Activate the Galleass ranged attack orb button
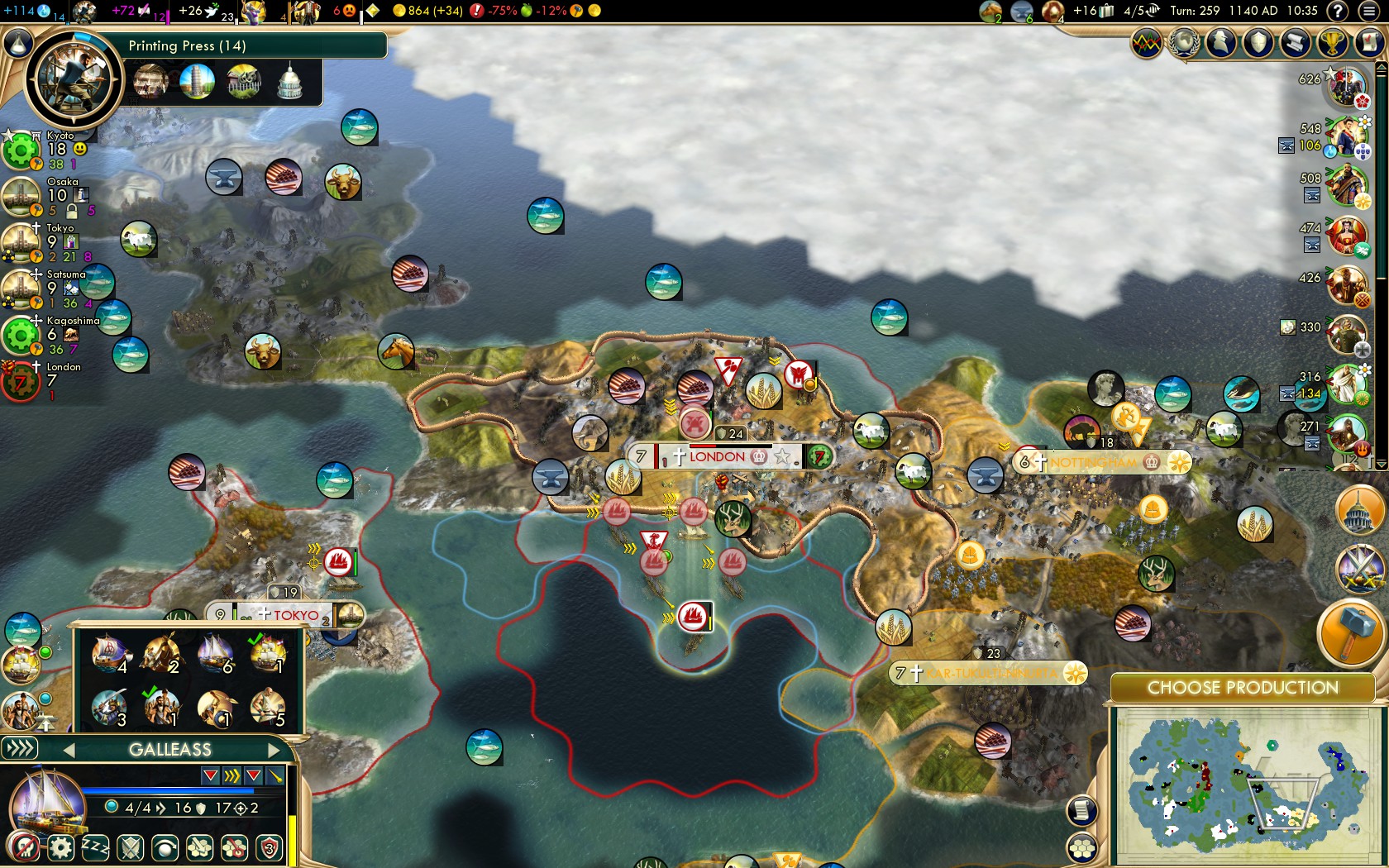The height and width of the screenshot is (868, 1389). pos(165,848)
